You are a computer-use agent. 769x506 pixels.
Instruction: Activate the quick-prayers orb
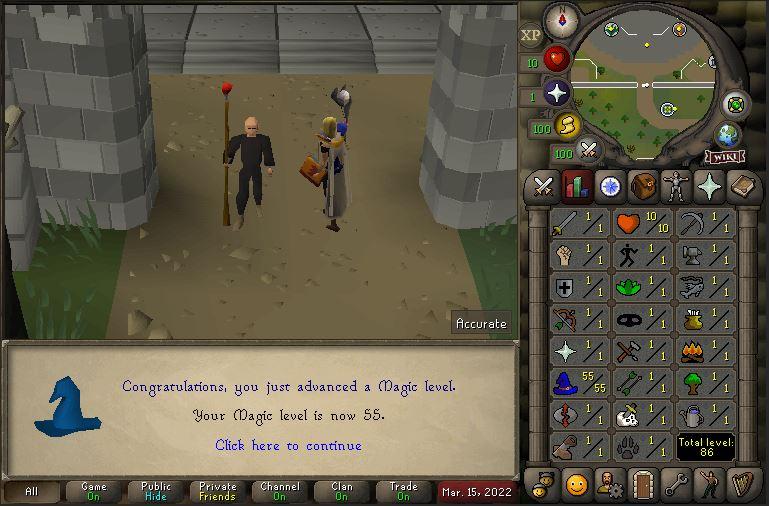point(556,94)
